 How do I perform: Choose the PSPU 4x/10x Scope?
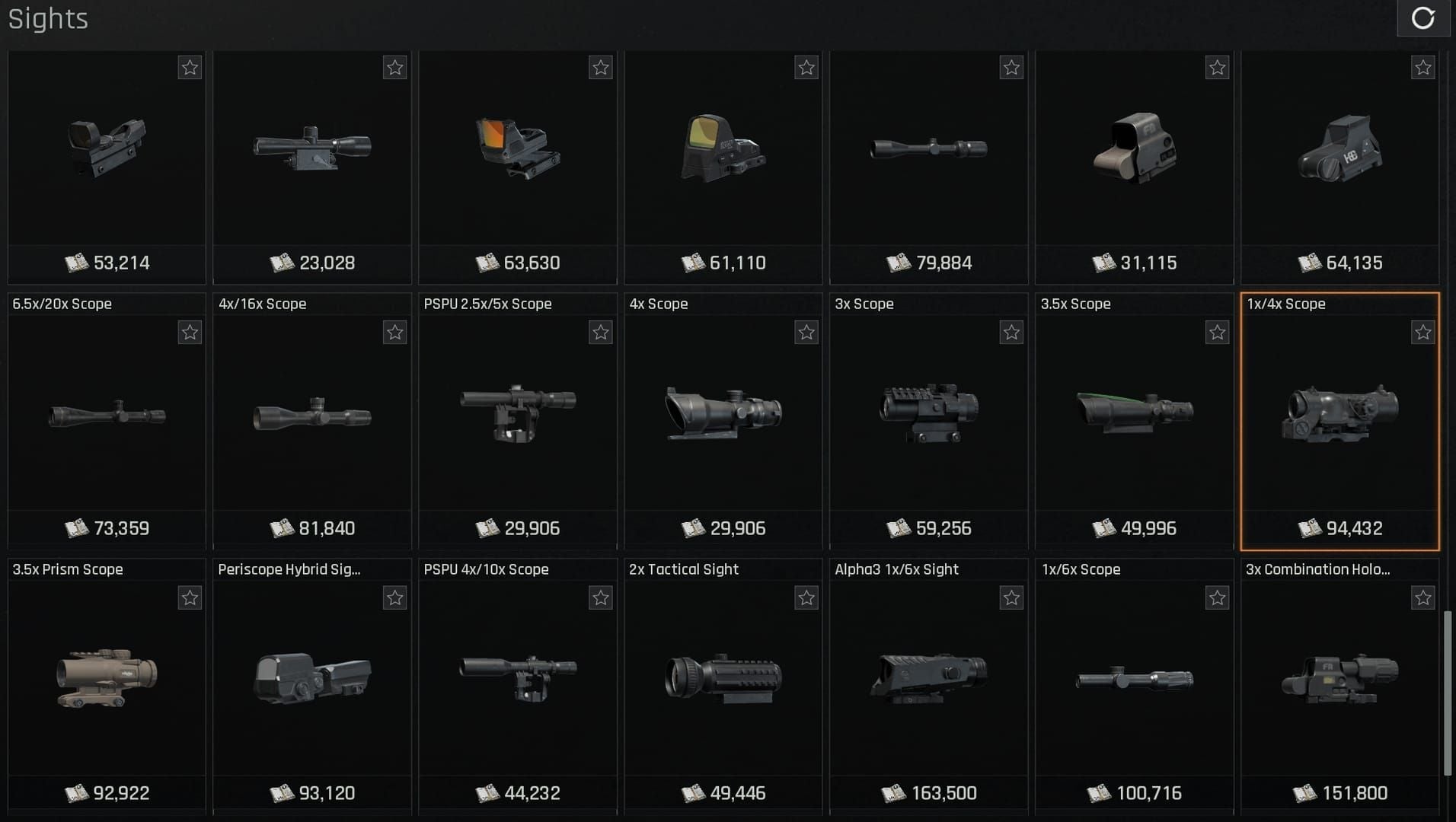(518, 679)
